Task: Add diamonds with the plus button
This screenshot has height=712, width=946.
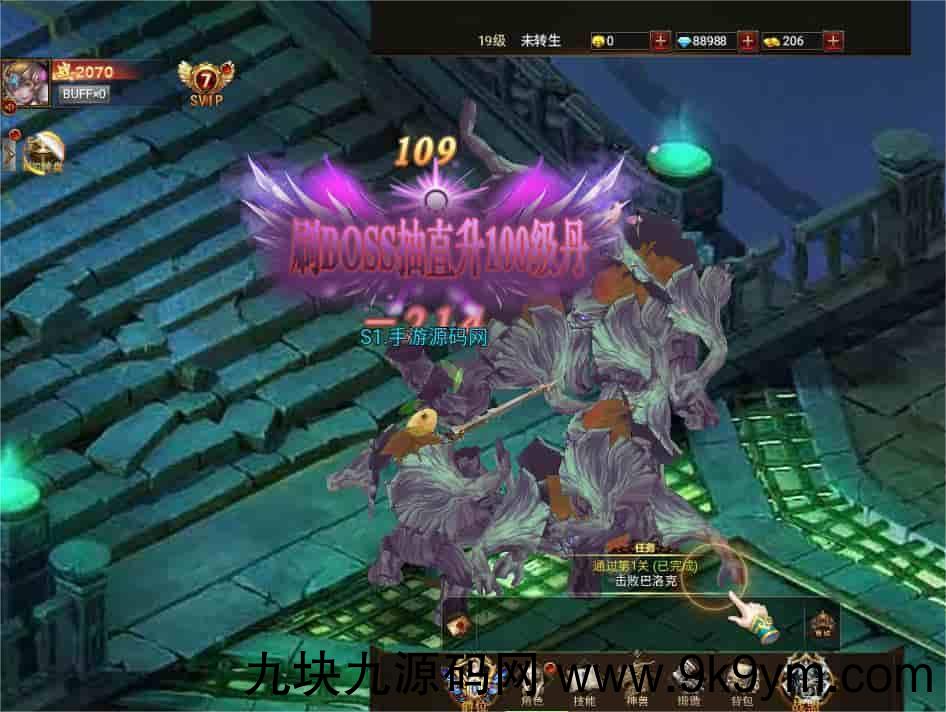Action: pyautogui.click(x=747, y=41)
